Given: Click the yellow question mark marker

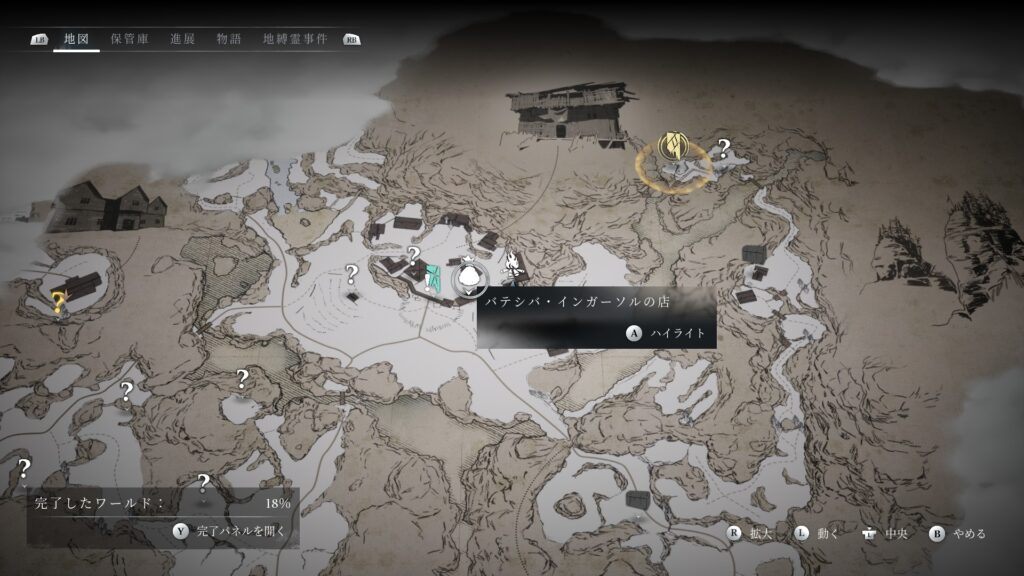Looking at the screenshot, I should point(59,302).
